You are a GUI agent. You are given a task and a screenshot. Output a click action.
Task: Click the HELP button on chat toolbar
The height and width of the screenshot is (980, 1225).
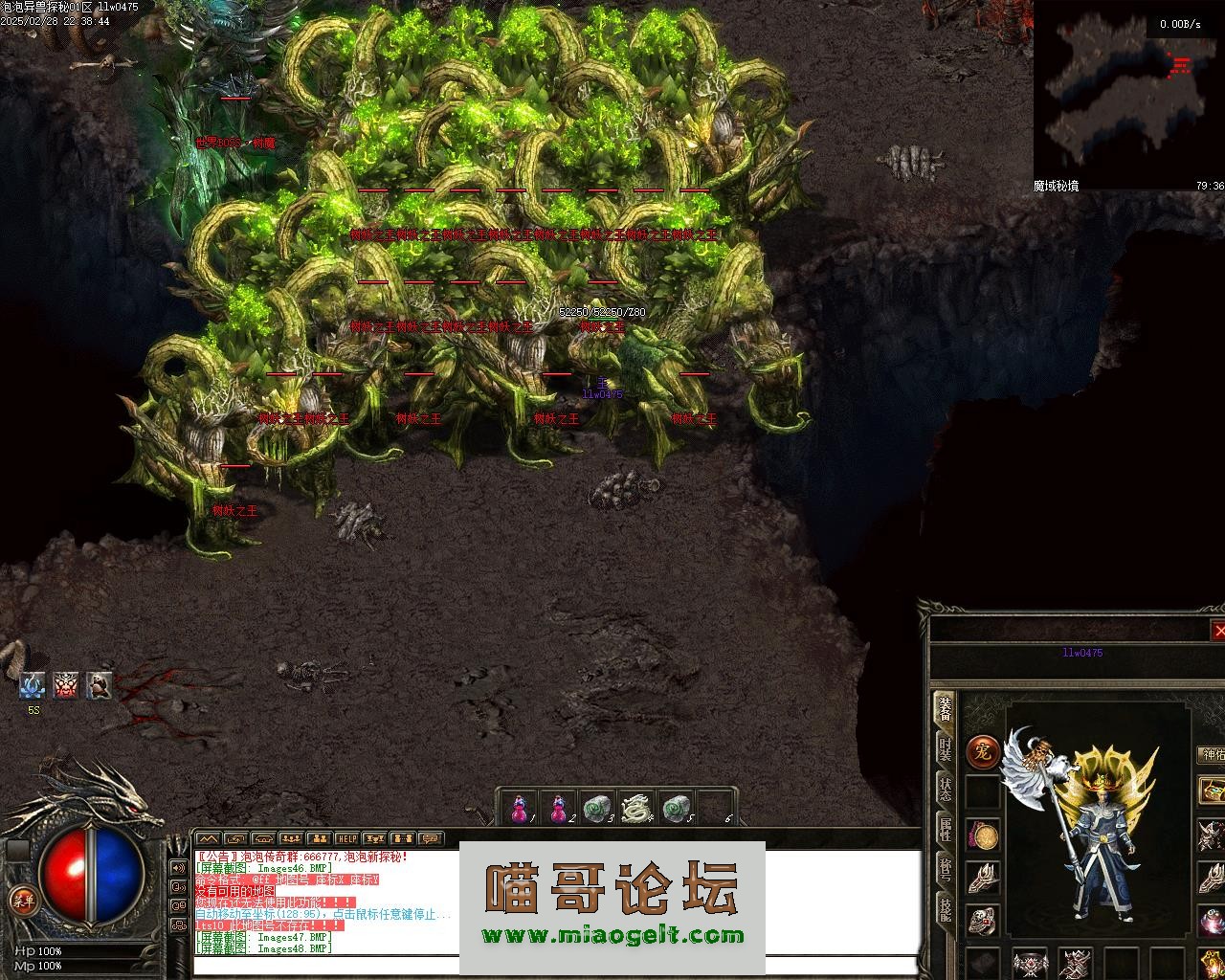pos(346,839)
